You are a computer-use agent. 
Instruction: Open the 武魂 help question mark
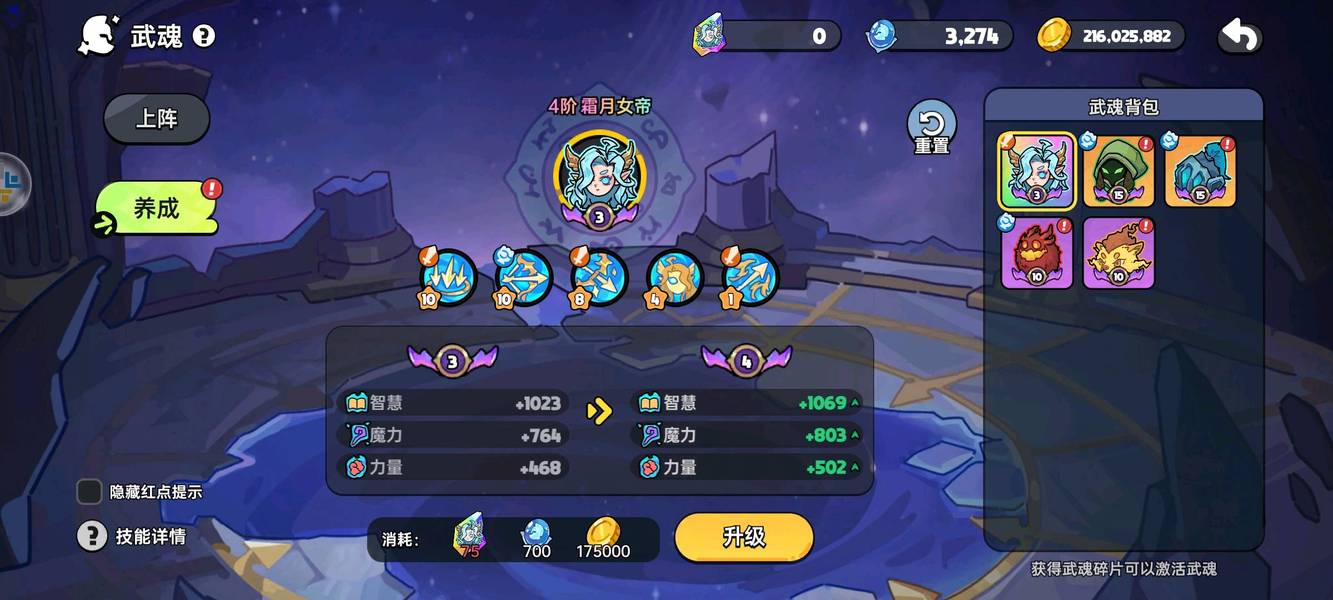(x=204, y=37)
